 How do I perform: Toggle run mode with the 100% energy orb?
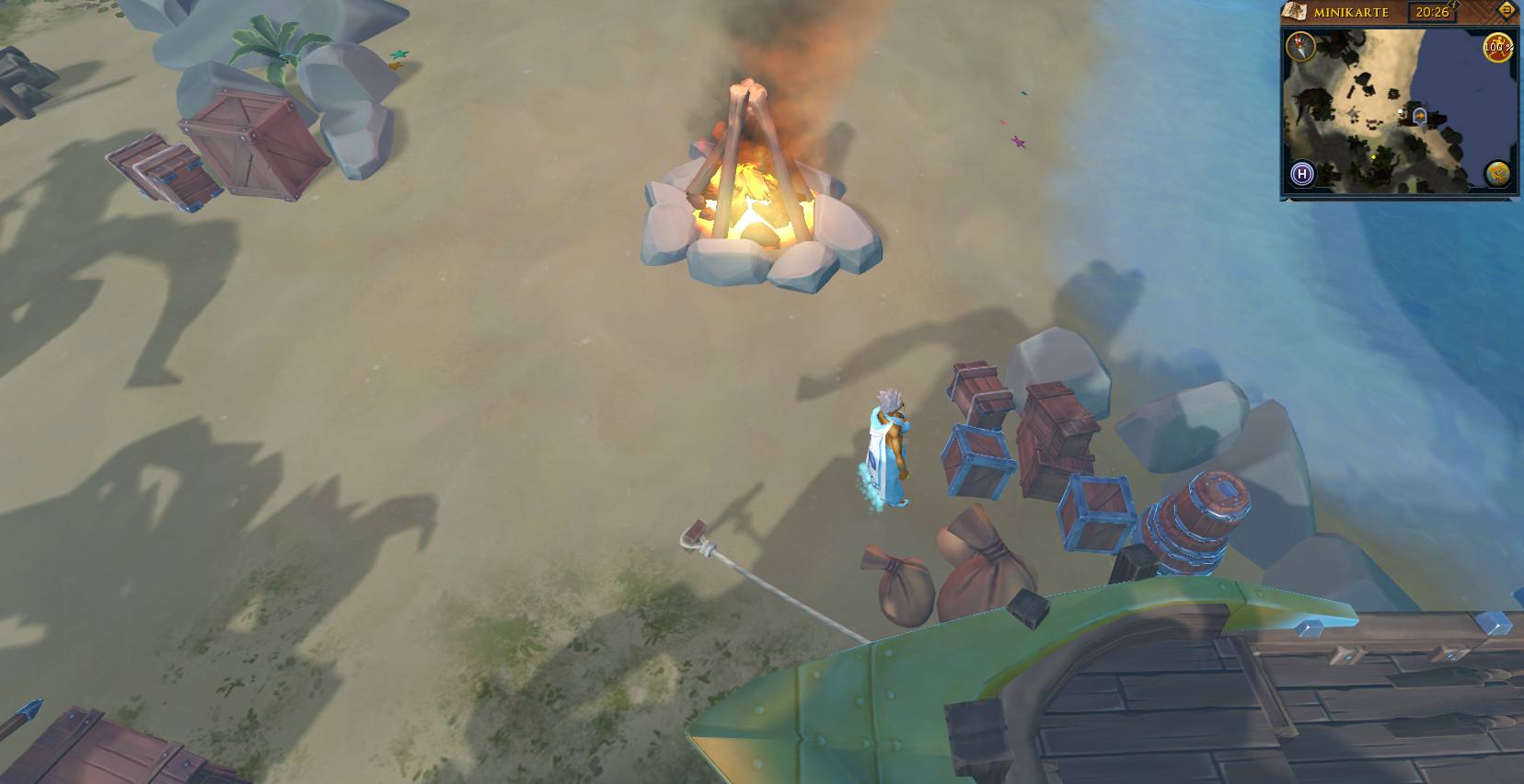1497,47
